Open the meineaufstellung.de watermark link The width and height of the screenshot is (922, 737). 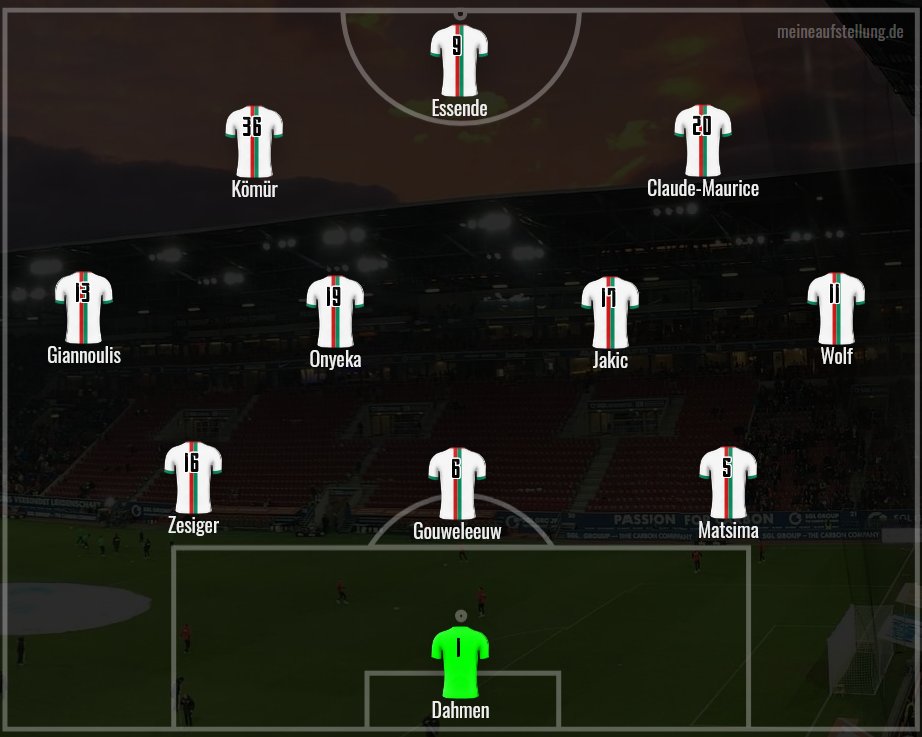[840, 33]
